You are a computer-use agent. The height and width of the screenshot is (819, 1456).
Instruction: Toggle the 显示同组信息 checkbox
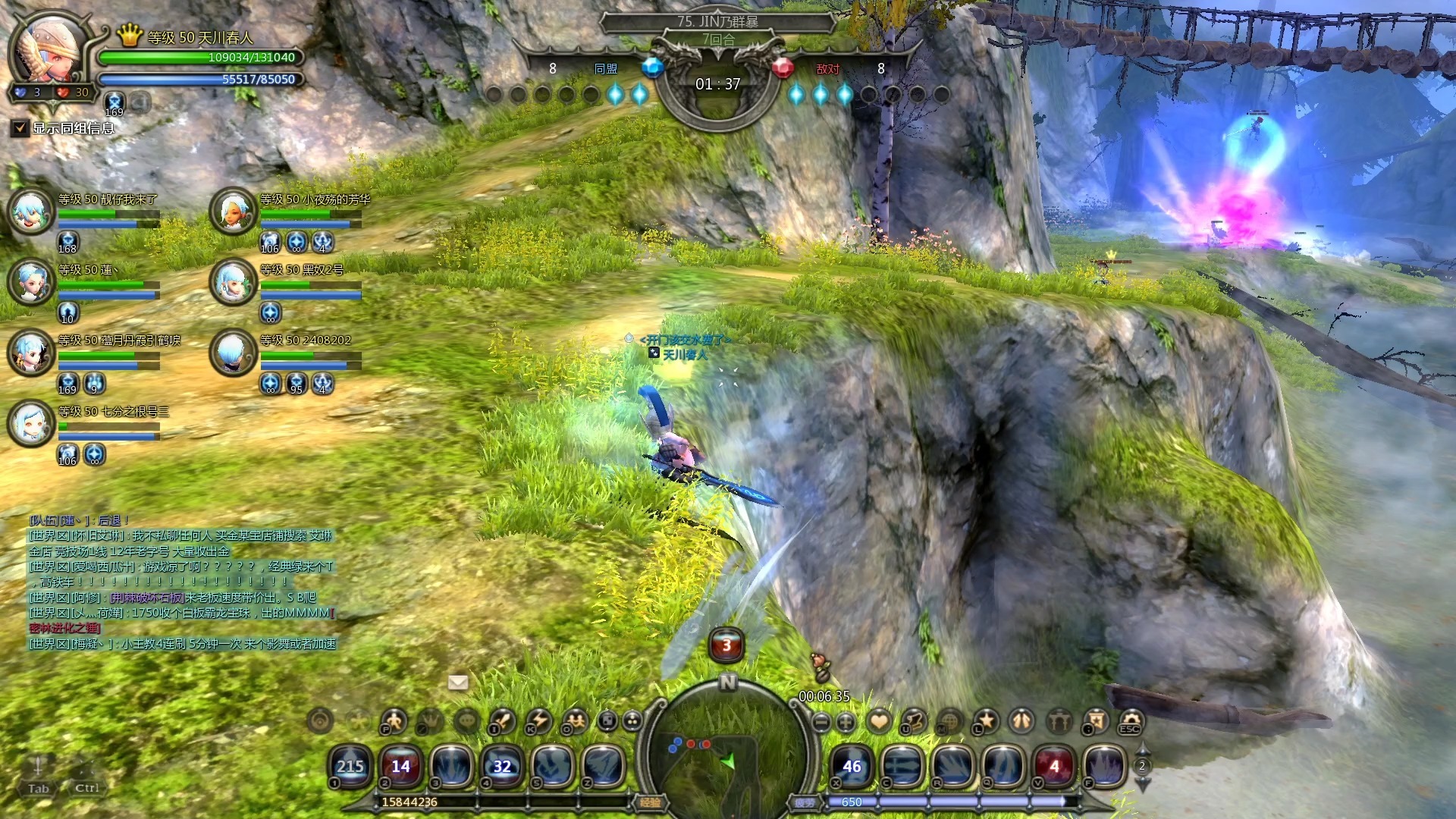[20, 128]
